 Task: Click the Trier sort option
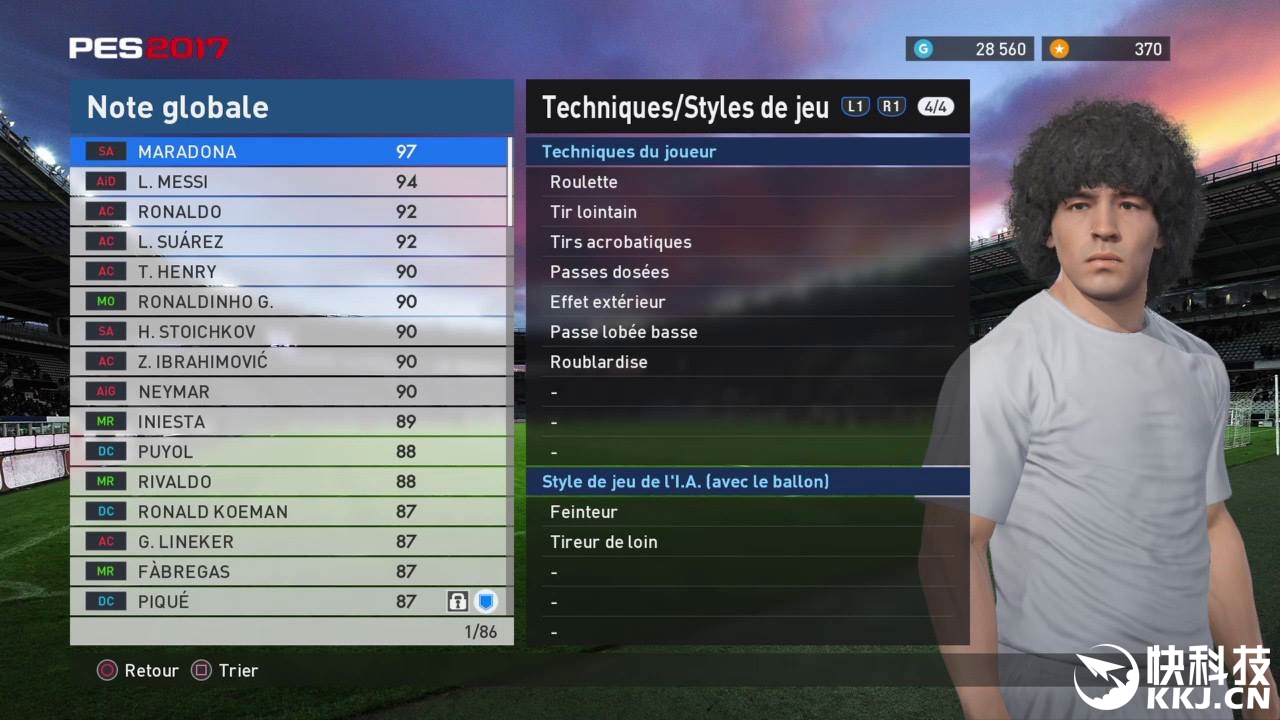pyautogui.click(x=226, y=671)
